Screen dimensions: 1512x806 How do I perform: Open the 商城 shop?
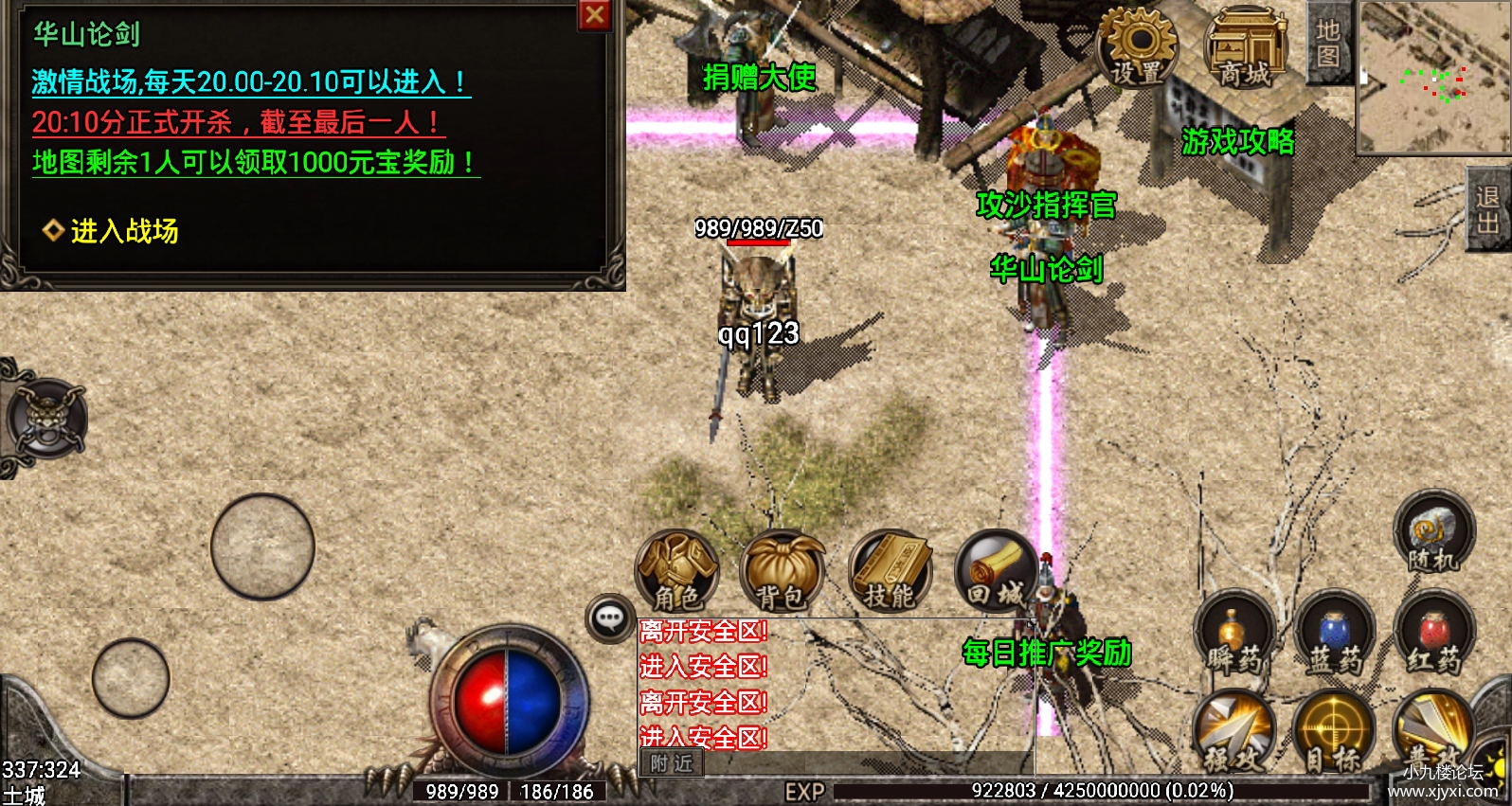click(x=1246, y=47)
